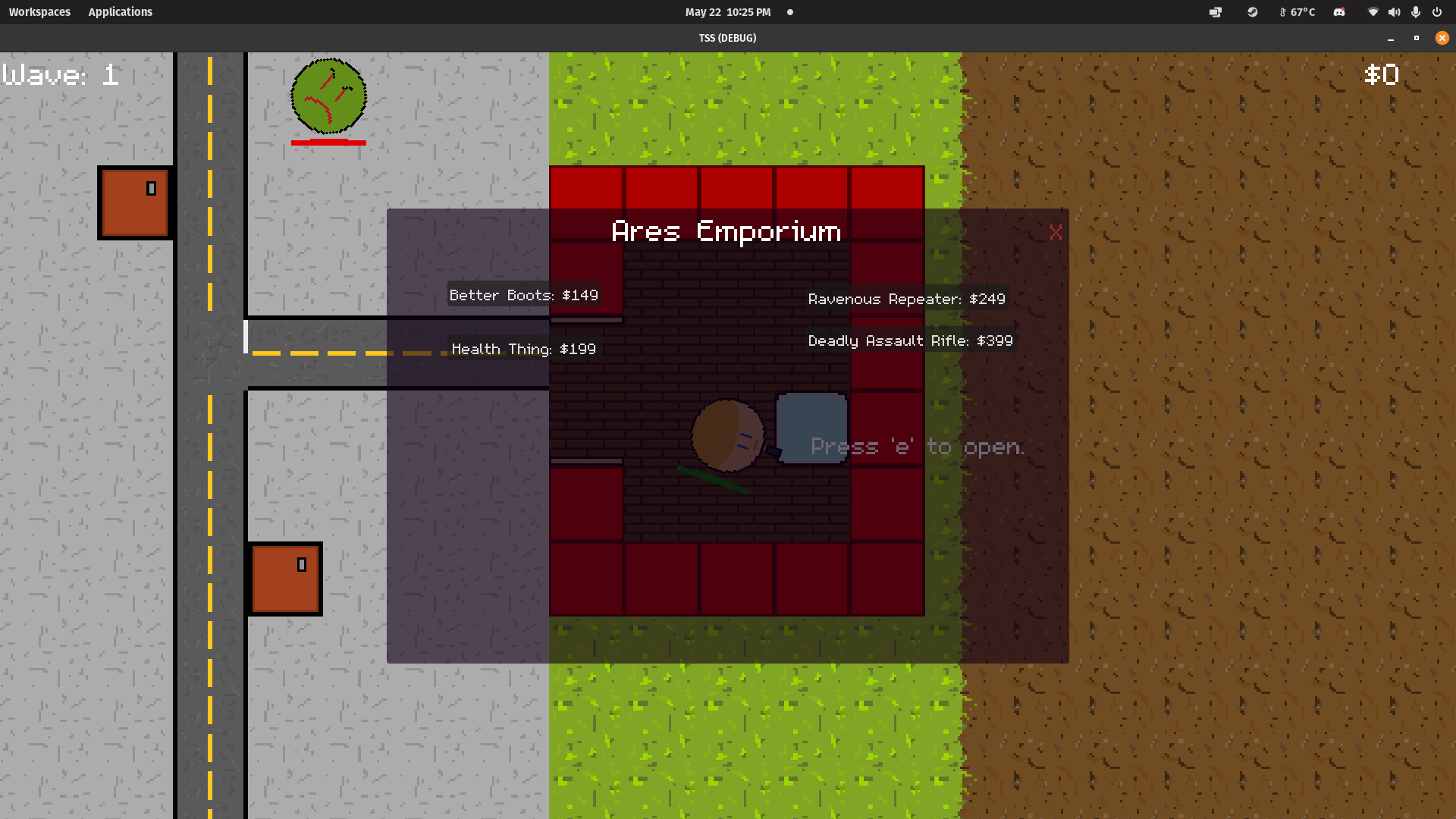Click the clock to open the calendar
The image size is (1456, 819).
click(x=726, y=12)
